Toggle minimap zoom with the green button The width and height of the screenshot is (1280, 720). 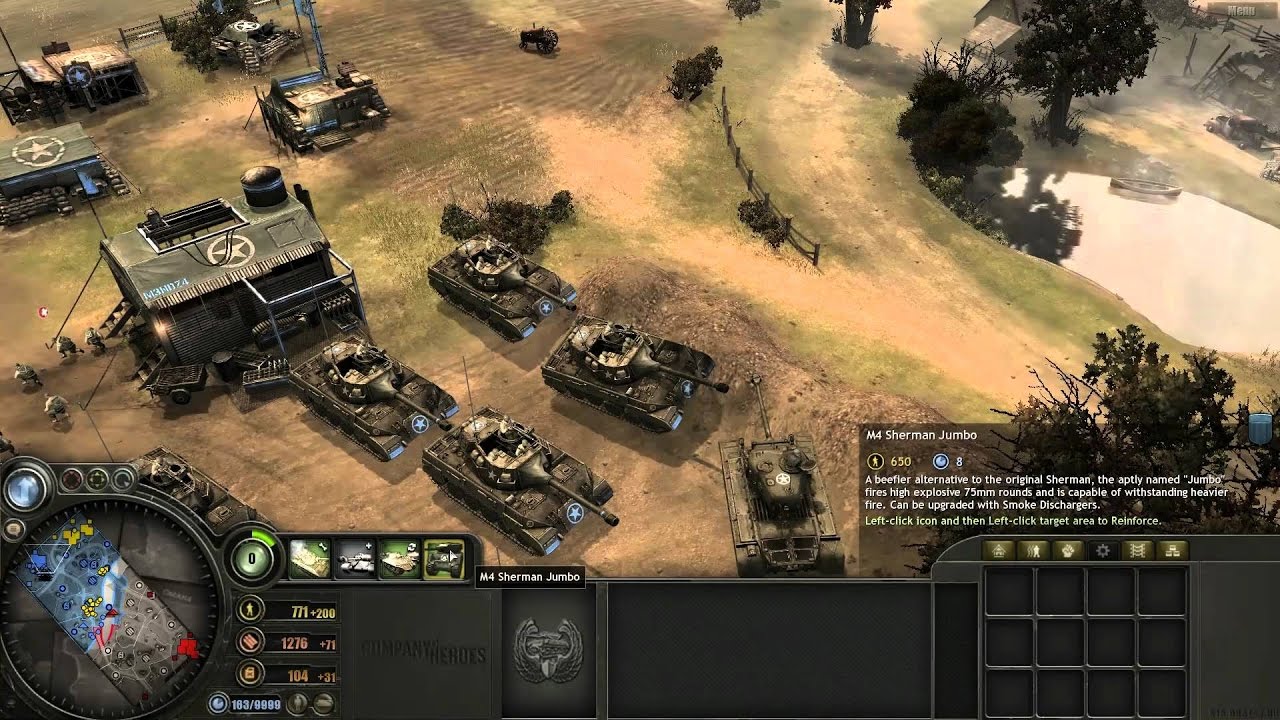(96, 477)
